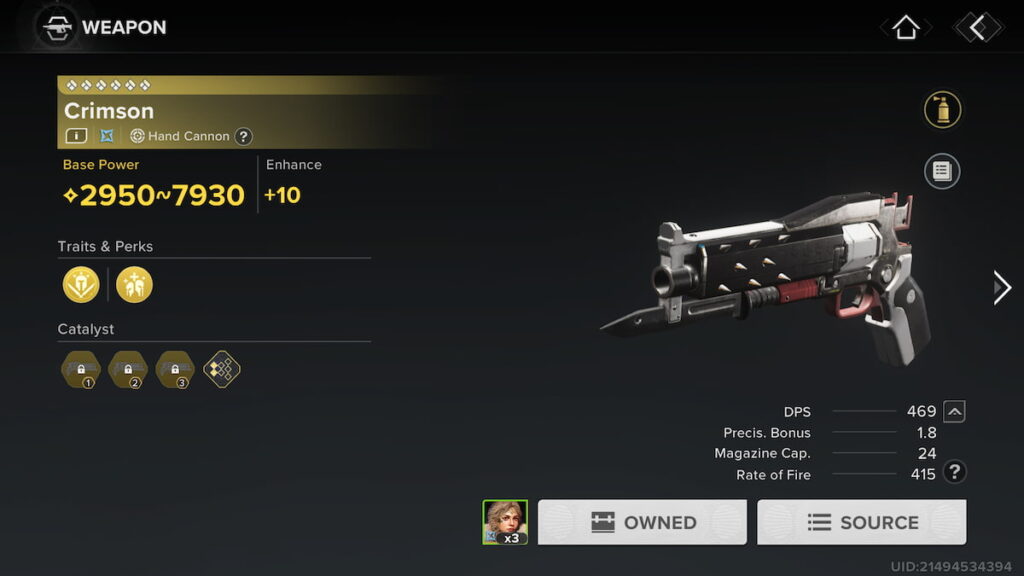Open the weapon SOURCE list
1024x576 pixels.
point(861,522)
